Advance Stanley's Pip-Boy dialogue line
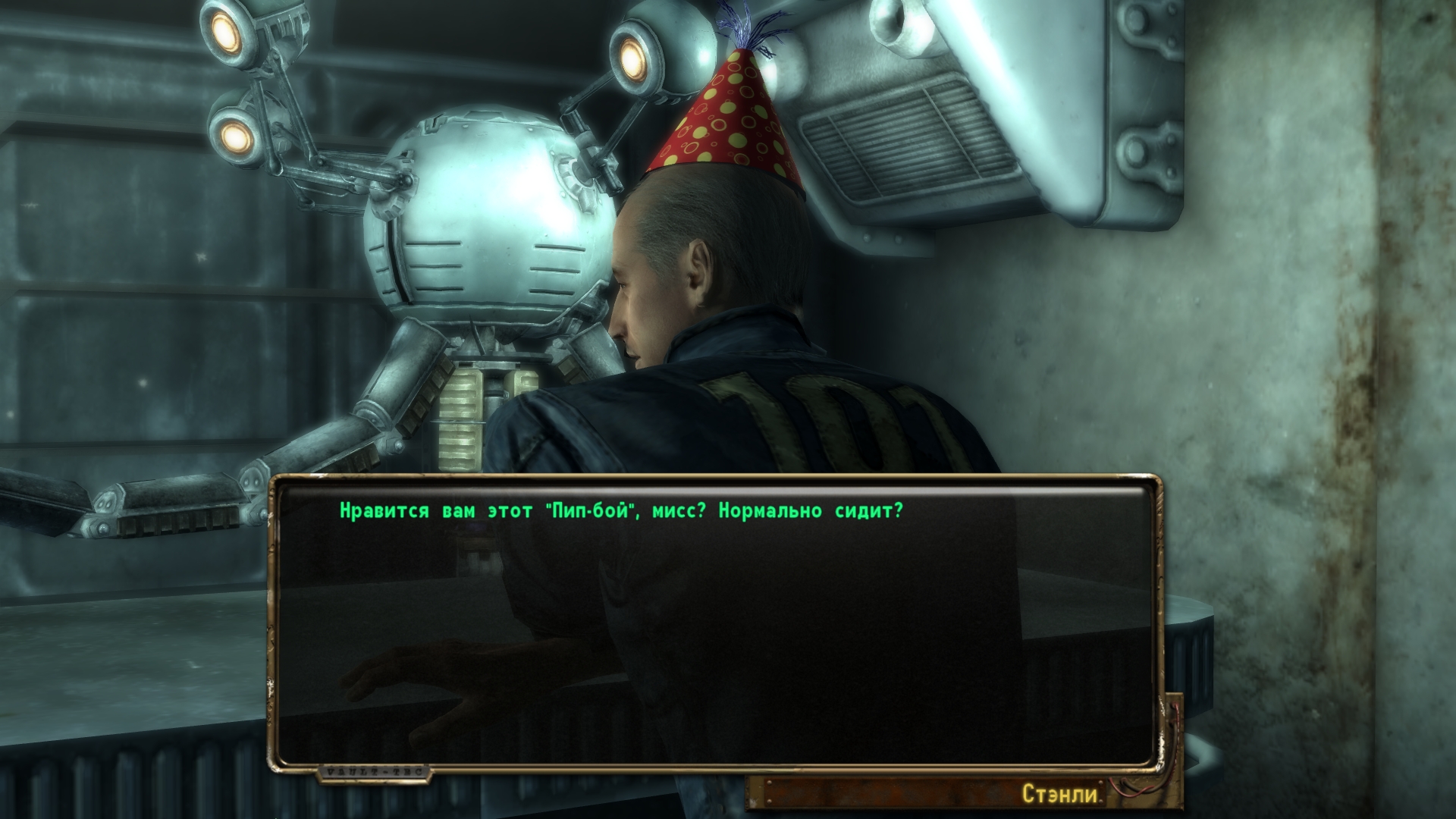This screenshot has width=1456, height=819. pyautogui.click(x=621, y=511)
